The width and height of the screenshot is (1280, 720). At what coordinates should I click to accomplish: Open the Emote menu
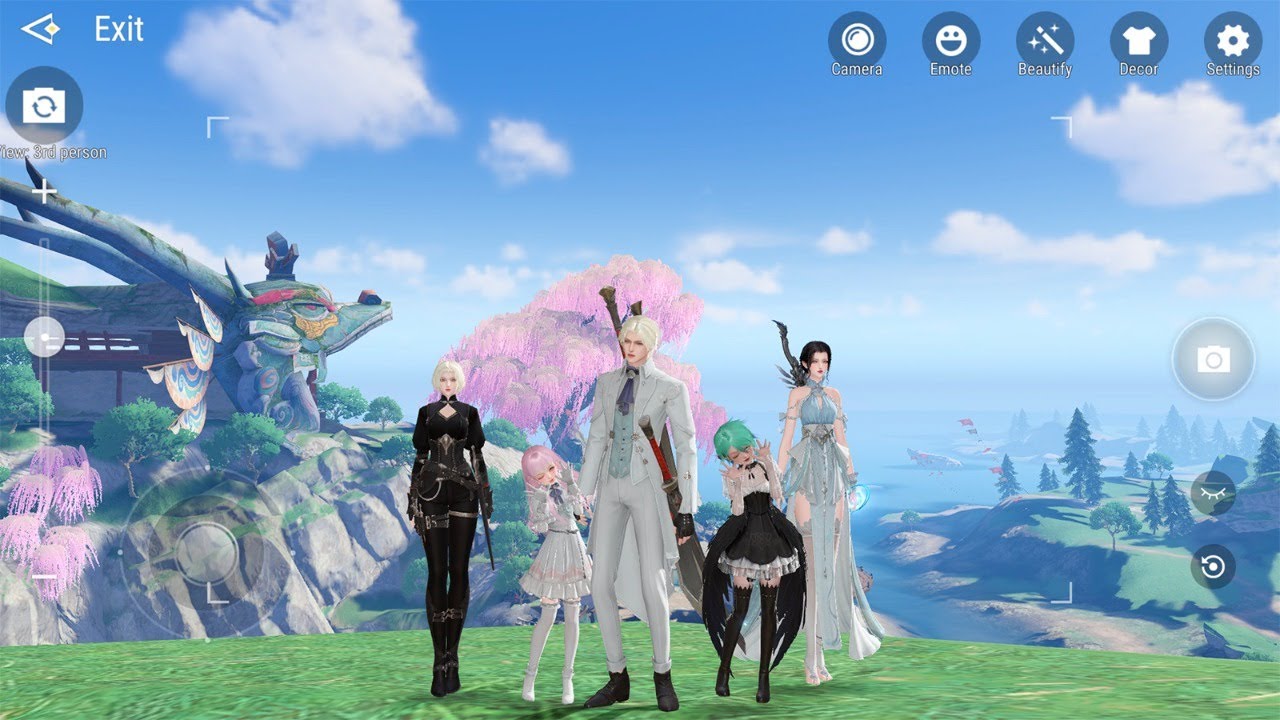click(951, 41)
